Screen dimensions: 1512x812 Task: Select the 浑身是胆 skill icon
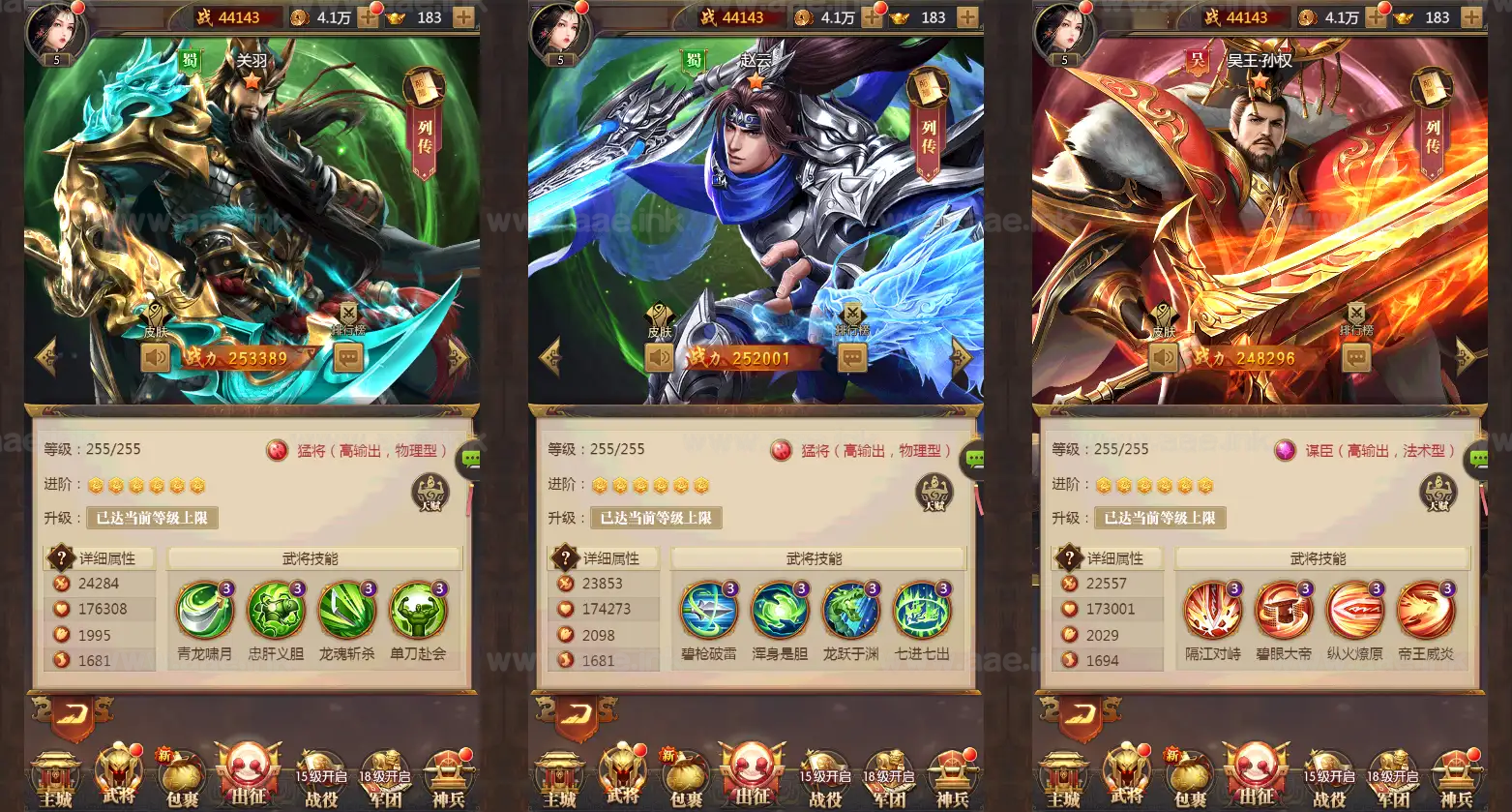pos(780,612)
